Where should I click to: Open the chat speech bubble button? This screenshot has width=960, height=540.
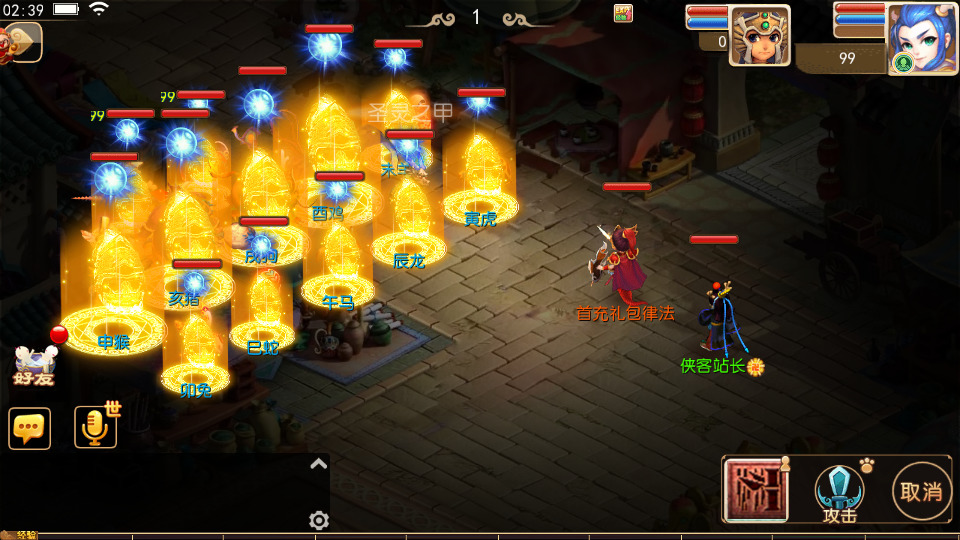coord(30,428)
